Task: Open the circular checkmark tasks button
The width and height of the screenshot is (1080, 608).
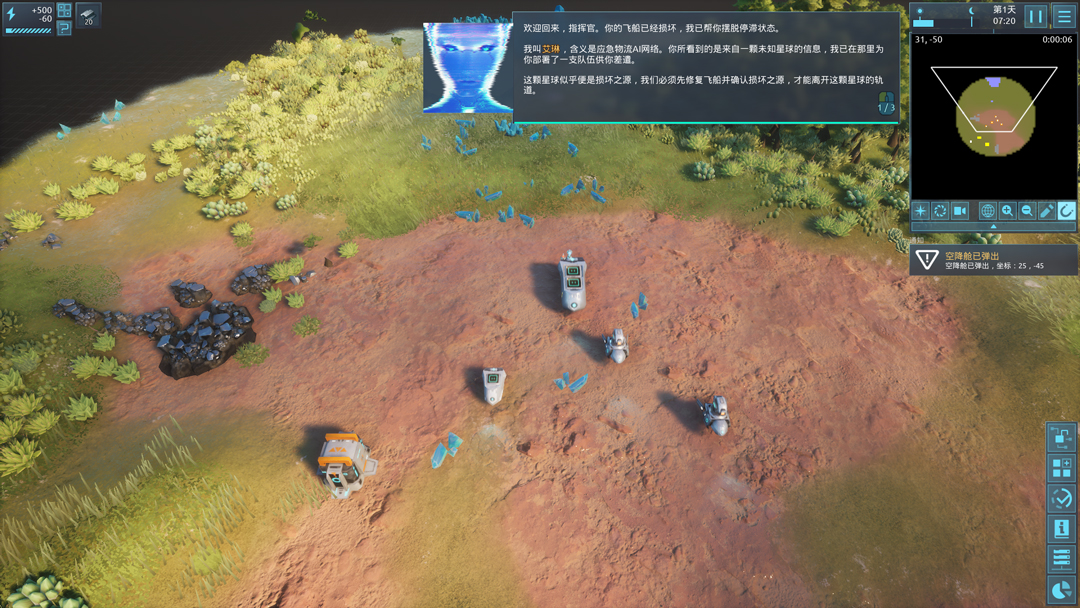Action: coord(1061,498)
